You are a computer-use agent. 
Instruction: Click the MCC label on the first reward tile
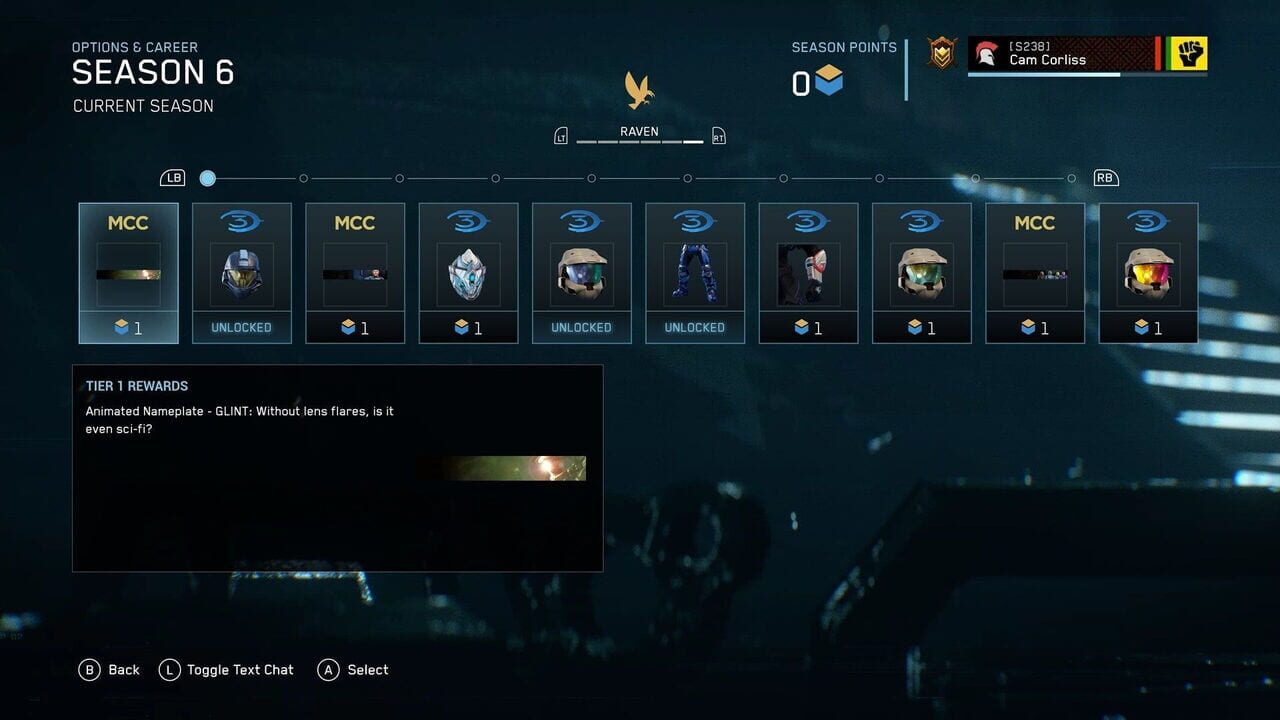(x=128, y=223)
